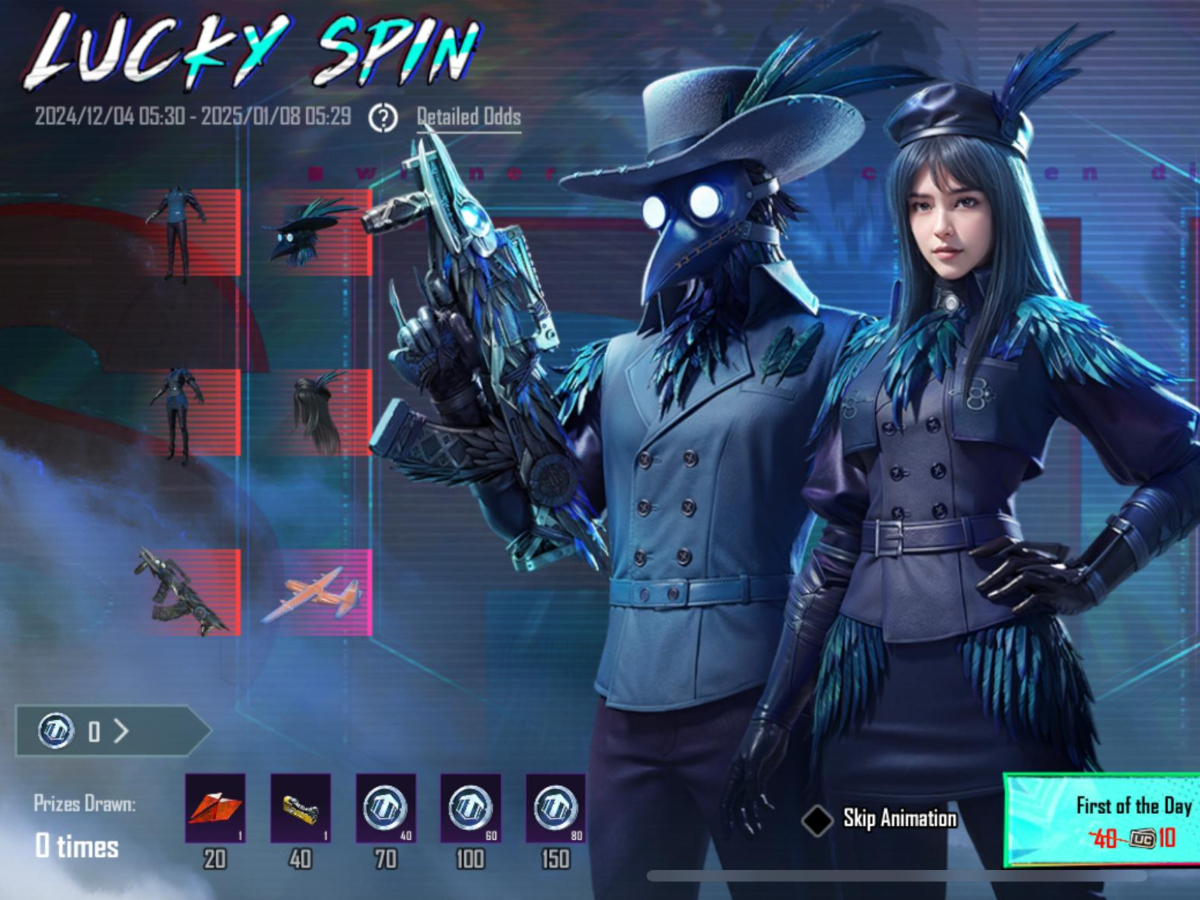Select the plague doctor mask prize tile
Viewport: 1200px width, 900px height.
click(310, 231)
